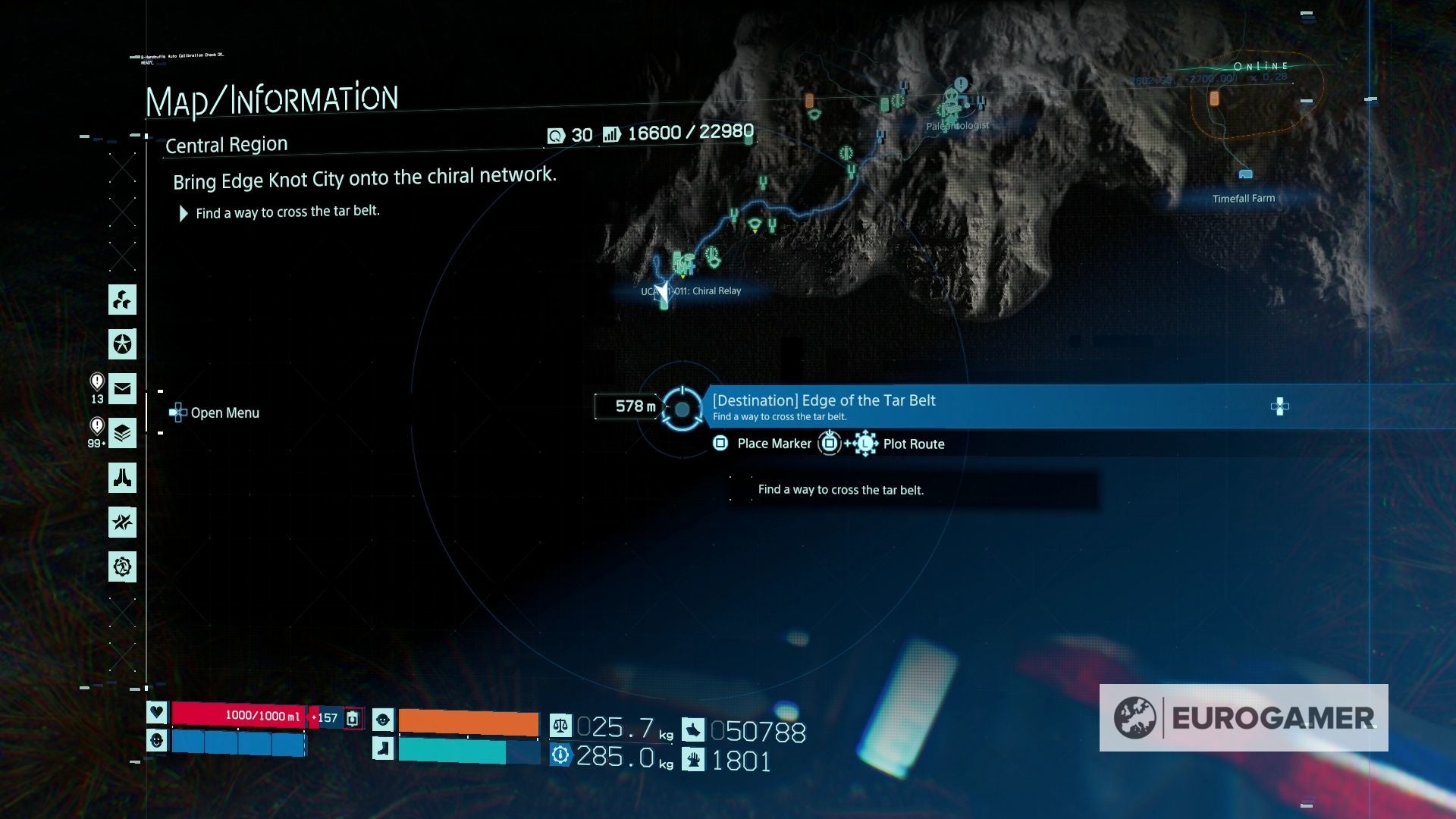
Task: Select the Paleontologist shelter marker
Action: coord(953,100)
